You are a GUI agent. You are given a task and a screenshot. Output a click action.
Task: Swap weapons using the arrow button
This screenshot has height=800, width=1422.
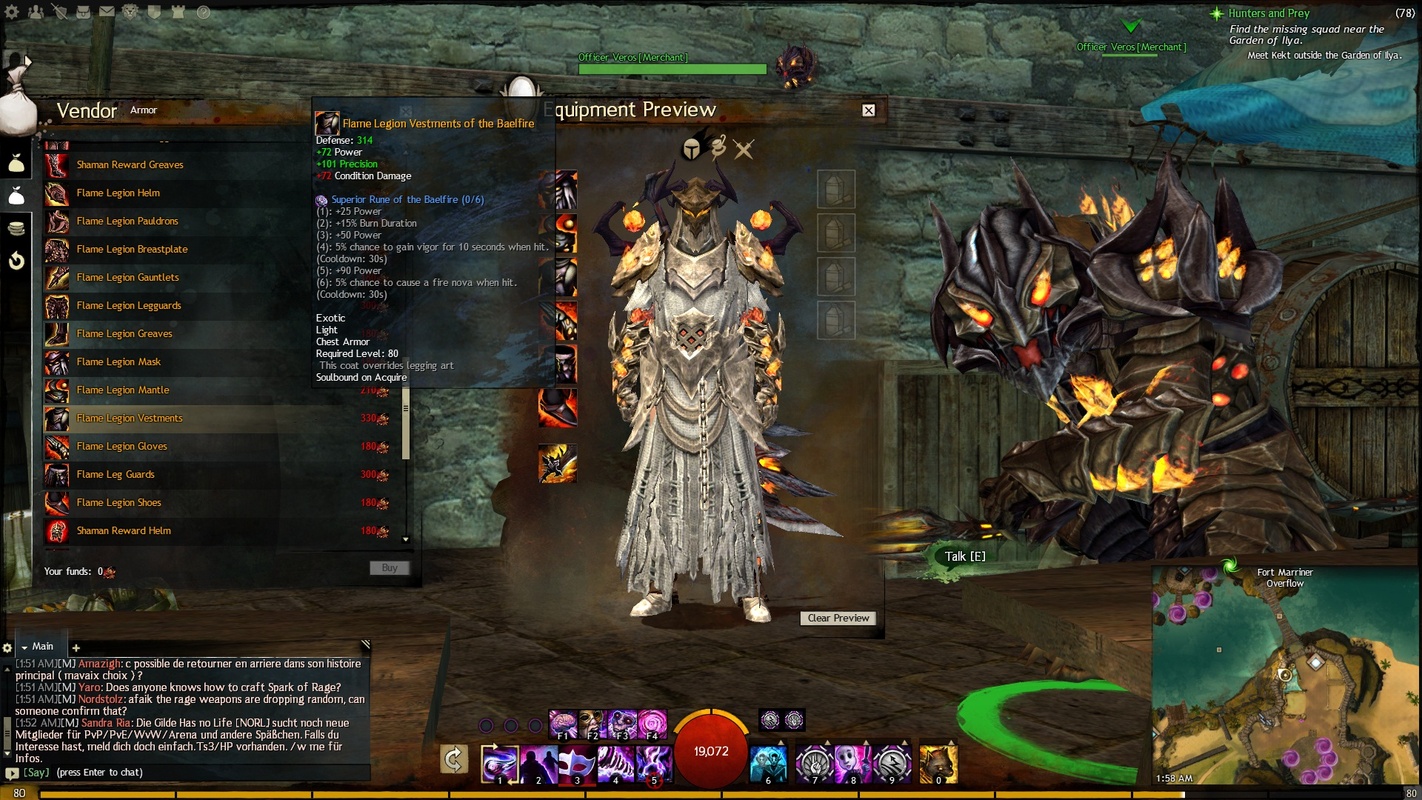(x=454, y=759)
